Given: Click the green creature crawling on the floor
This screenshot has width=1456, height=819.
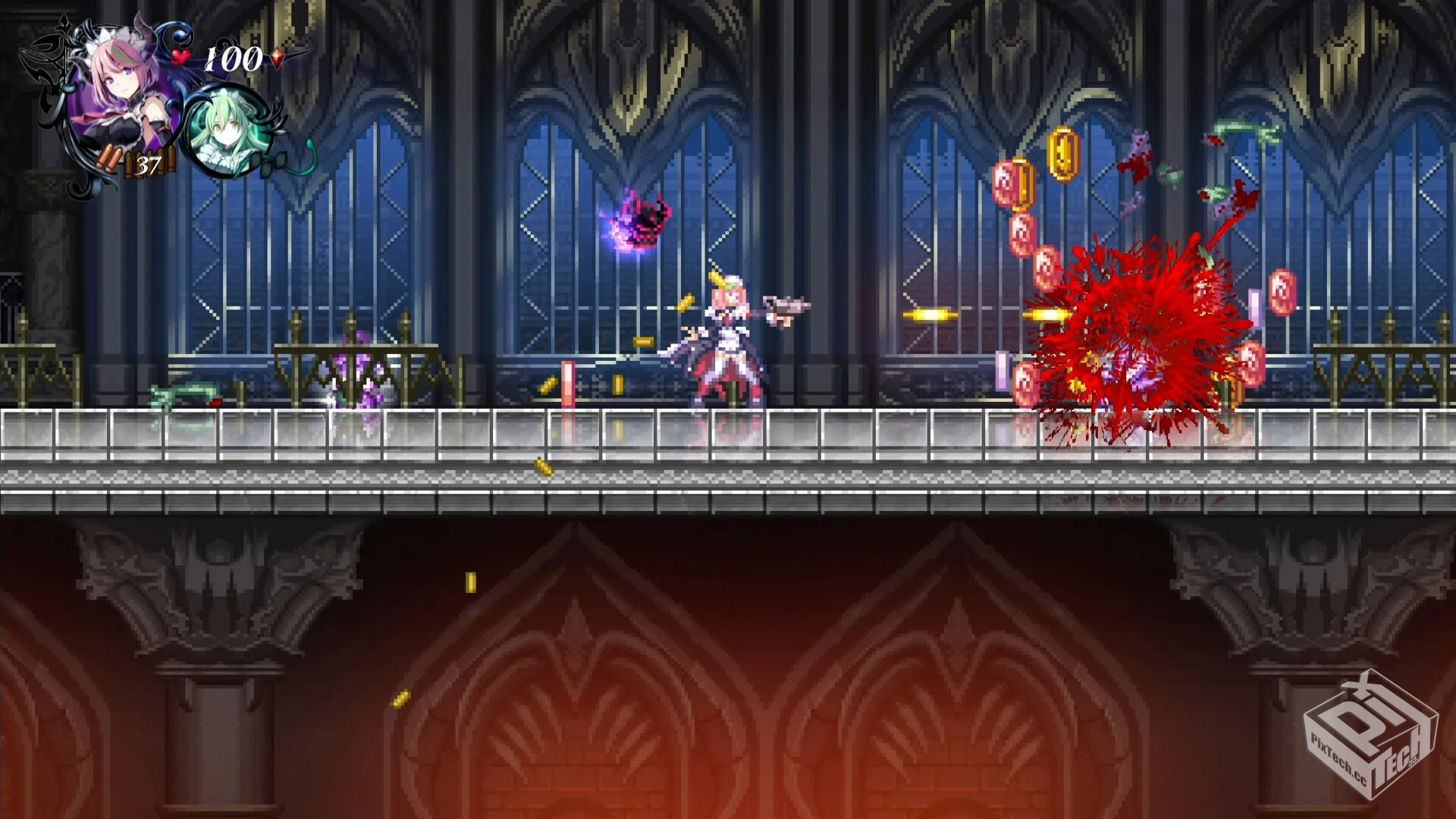Looking at the screenshot, I should click(186, 394).
